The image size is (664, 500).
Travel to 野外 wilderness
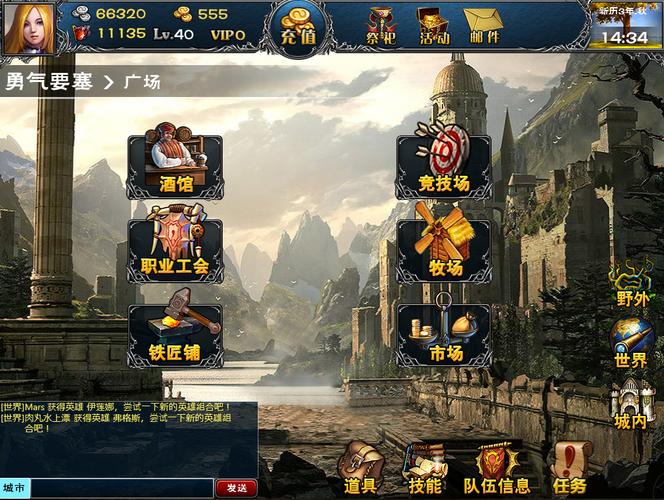coord(631,284)
